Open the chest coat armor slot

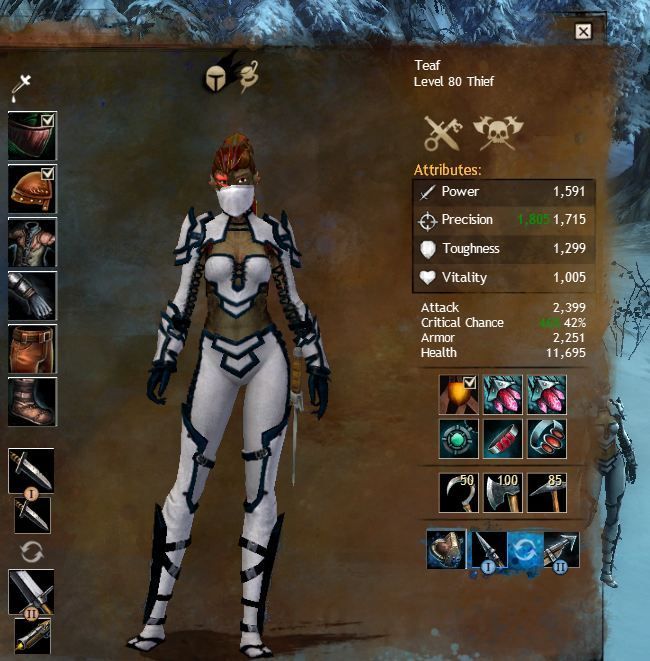tap(32, 242)
